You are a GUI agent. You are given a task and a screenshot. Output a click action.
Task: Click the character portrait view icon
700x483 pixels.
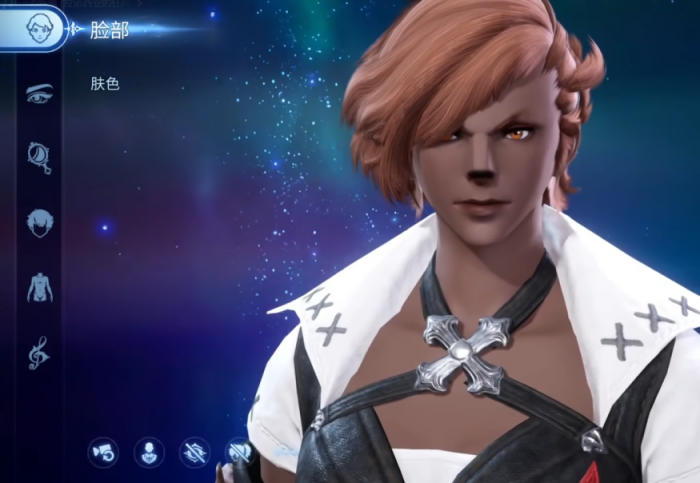click(148, 452)
